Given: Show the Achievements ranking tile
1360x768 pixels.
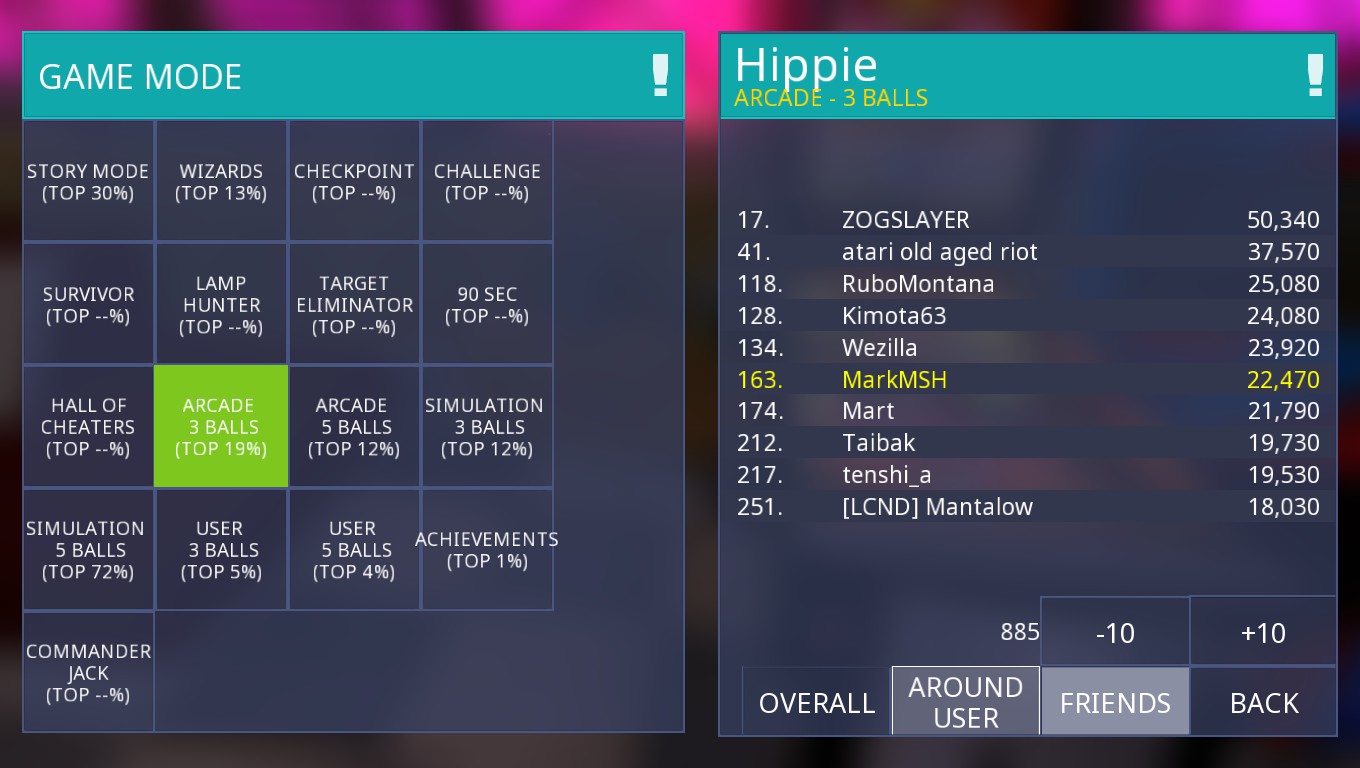Looking at the screenshot, I should click(x=487, y=550).
